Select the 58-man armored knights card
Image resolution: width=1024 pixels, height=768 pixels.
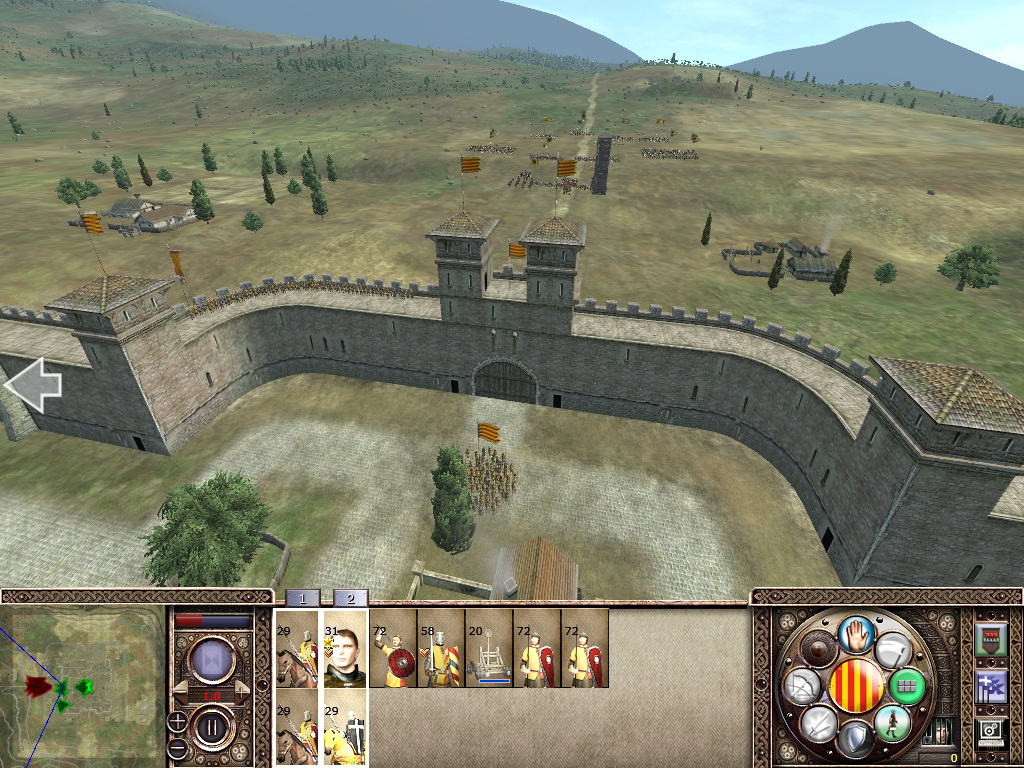pos(440,649)
